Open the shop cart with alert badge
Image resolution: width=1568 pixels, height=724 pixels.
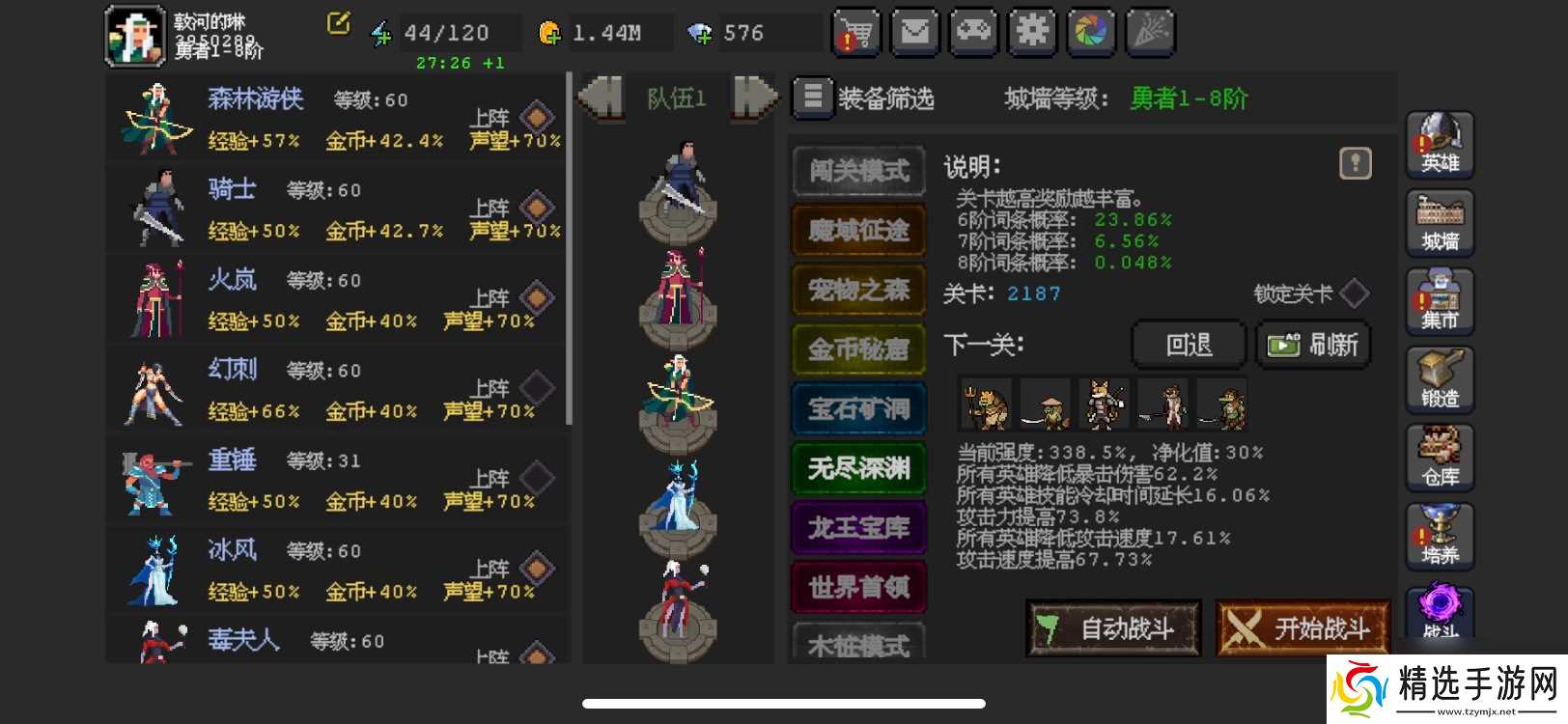pyautogui.click(x=857, y=32)
